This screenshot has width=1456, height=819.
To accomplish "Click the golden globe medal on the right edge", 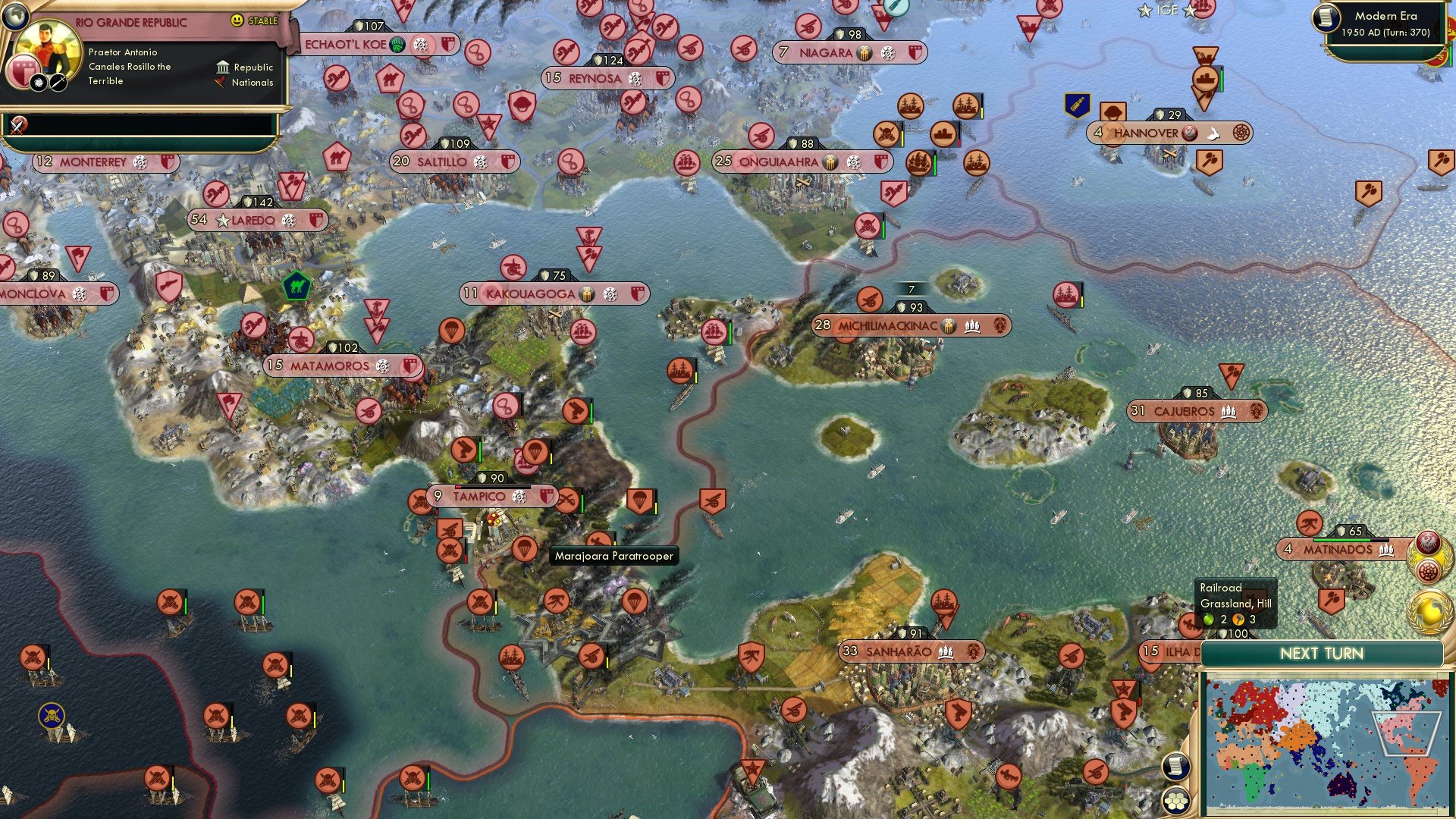I will tap(1429, 610).
